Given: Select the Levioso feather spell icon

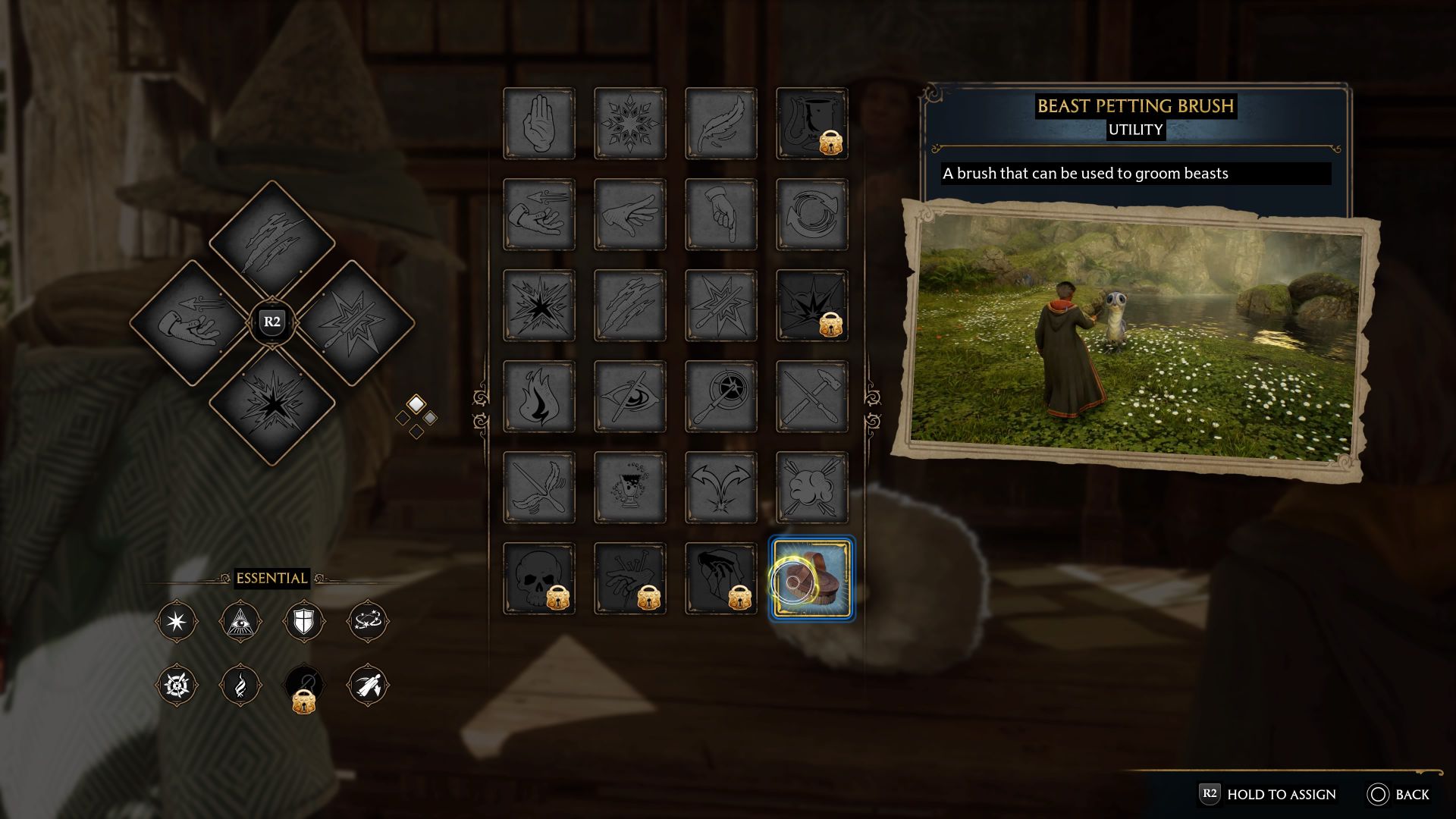Looking at the screenshot, I should pyautogui.click(x=720, y=124).
